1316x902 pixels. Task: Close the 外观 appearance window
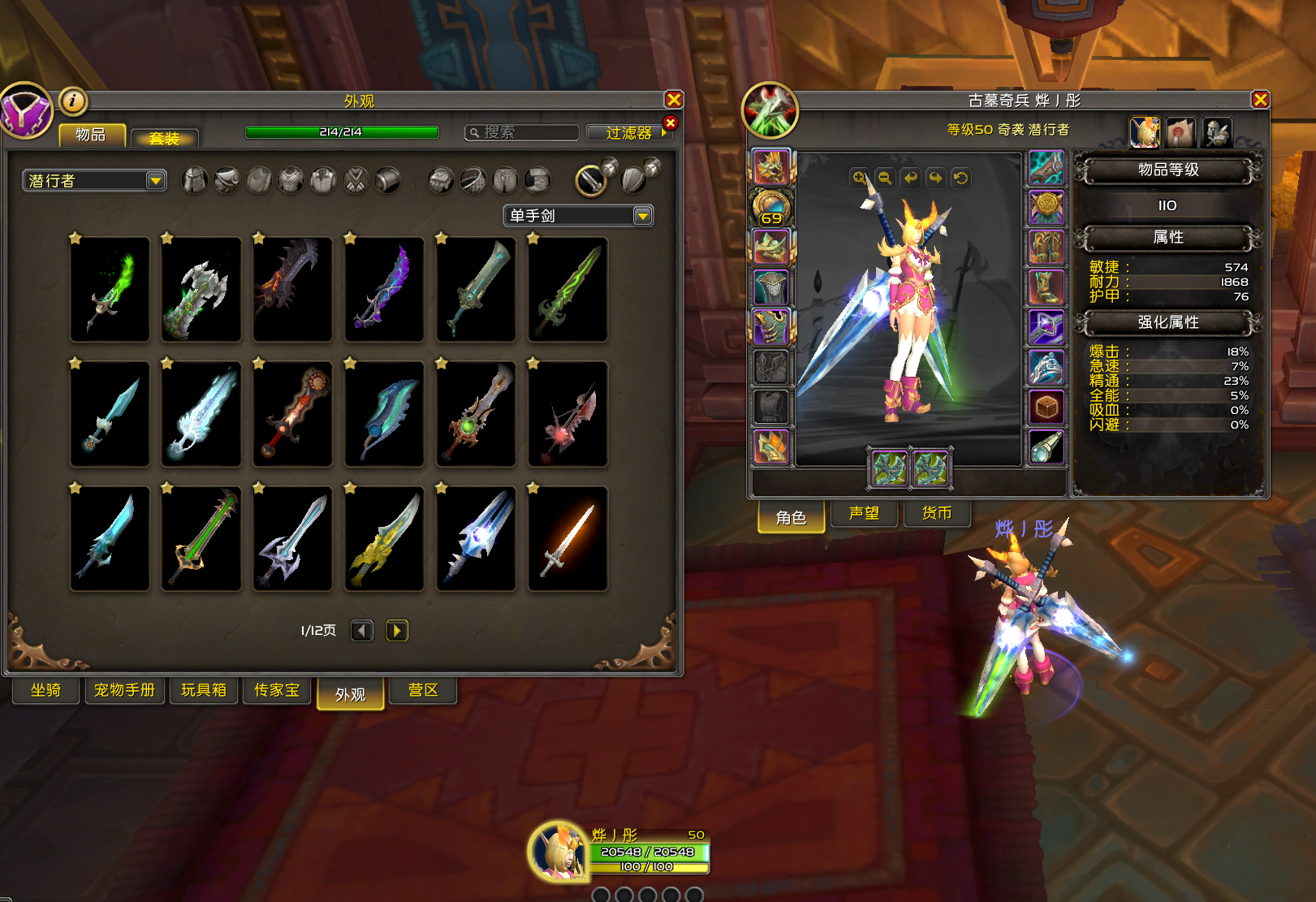[x=674, y=100]
